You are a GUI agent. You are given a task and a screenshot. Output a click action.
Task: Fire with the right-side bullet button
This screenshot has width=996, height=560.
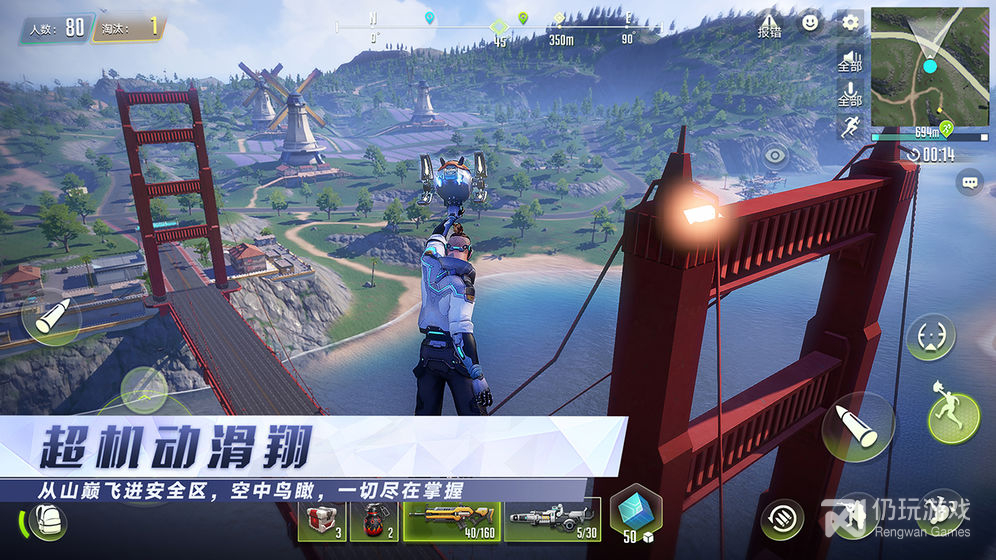click(x=857, y=427)
